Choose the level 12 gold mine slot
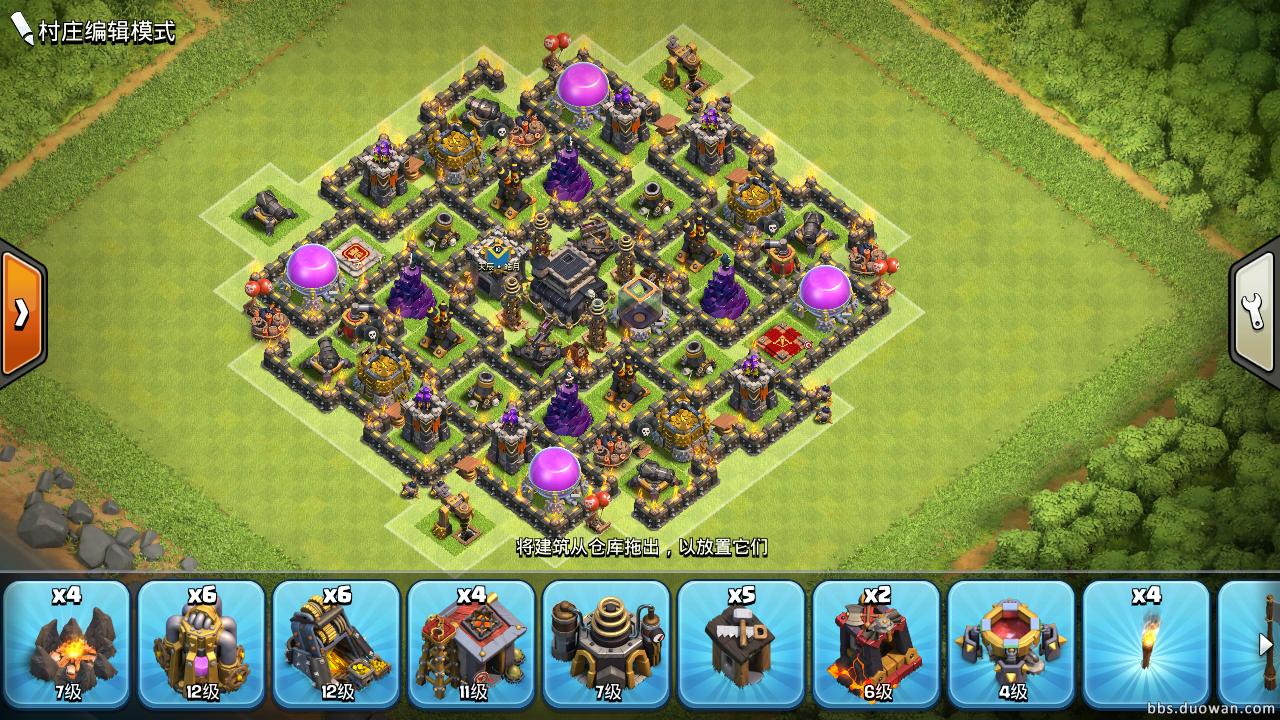Image resolution: width=1280 pixels, height=720 pixels. [336, 643]
